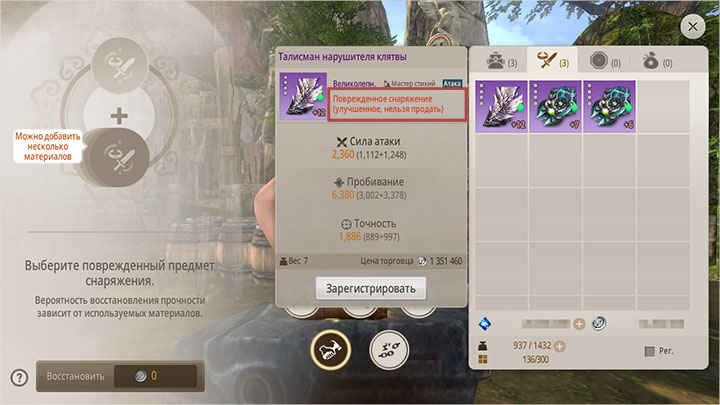The width and height of the screenshot is (720, 405).
Task: Open the help question mark icon
Action: tap(18, 377)
